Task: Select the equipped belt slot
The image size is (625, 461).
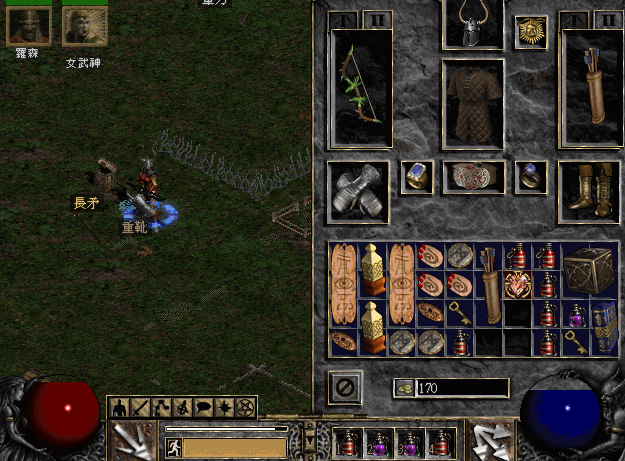Action: click(x=473, y=177)
